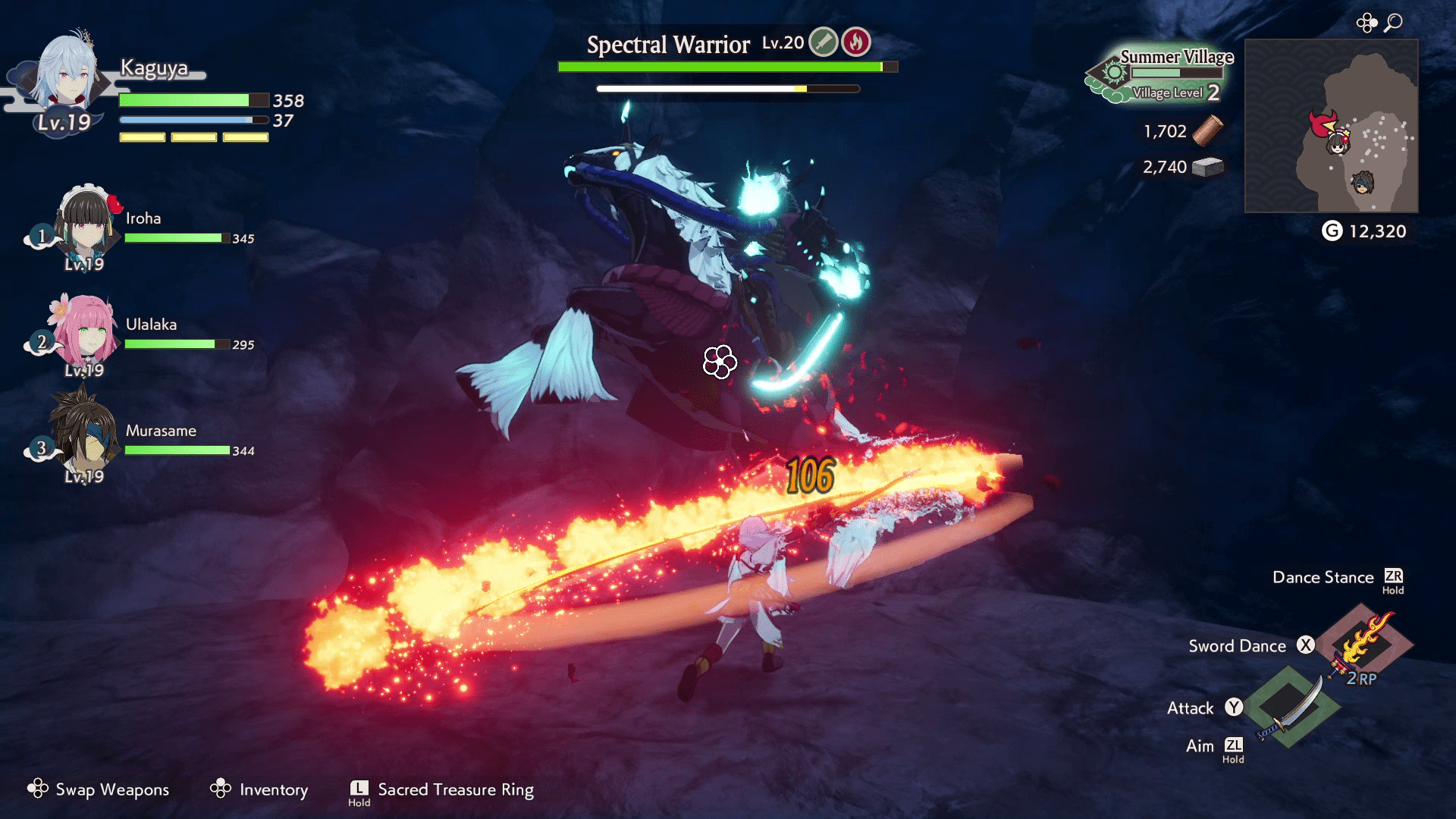This screenshot has height=819, width=1456.
Task: Choose Iroha's party portrait
Action: click(x=87, y=225)
